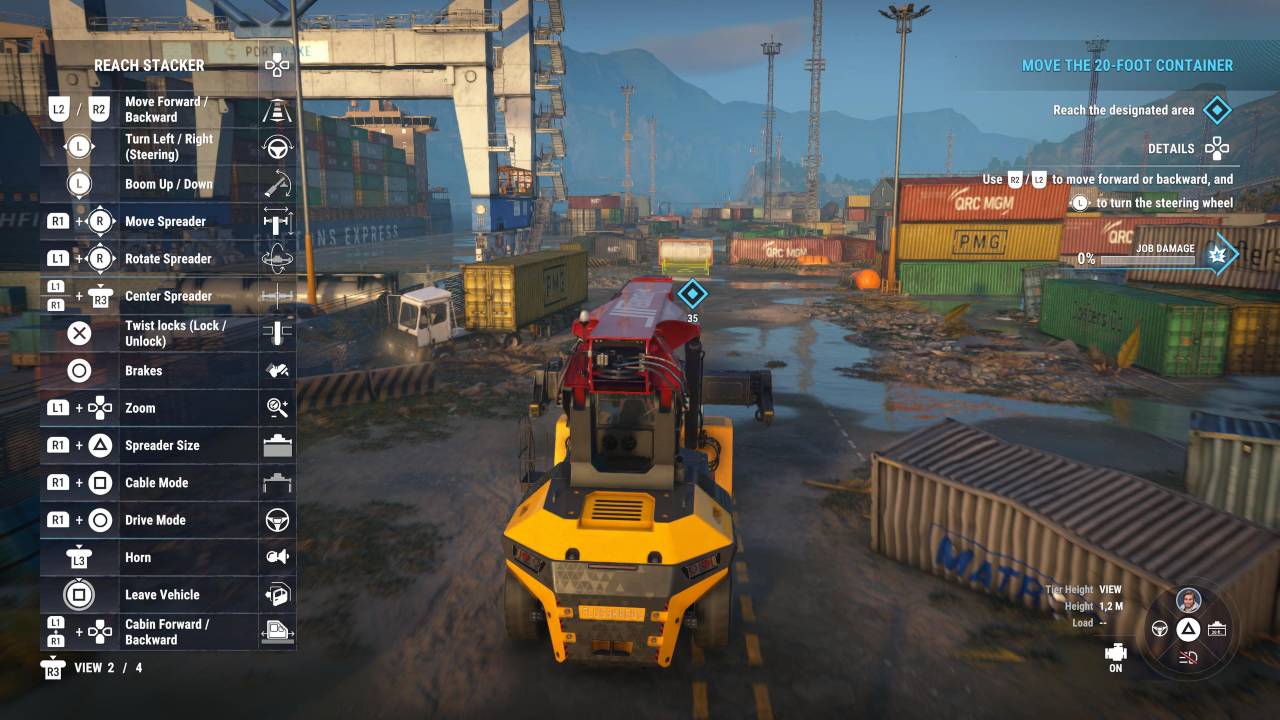Select the Drive Mode control entry
The height and width of the screenshot is (720, 1280).
tap(168, 520)
